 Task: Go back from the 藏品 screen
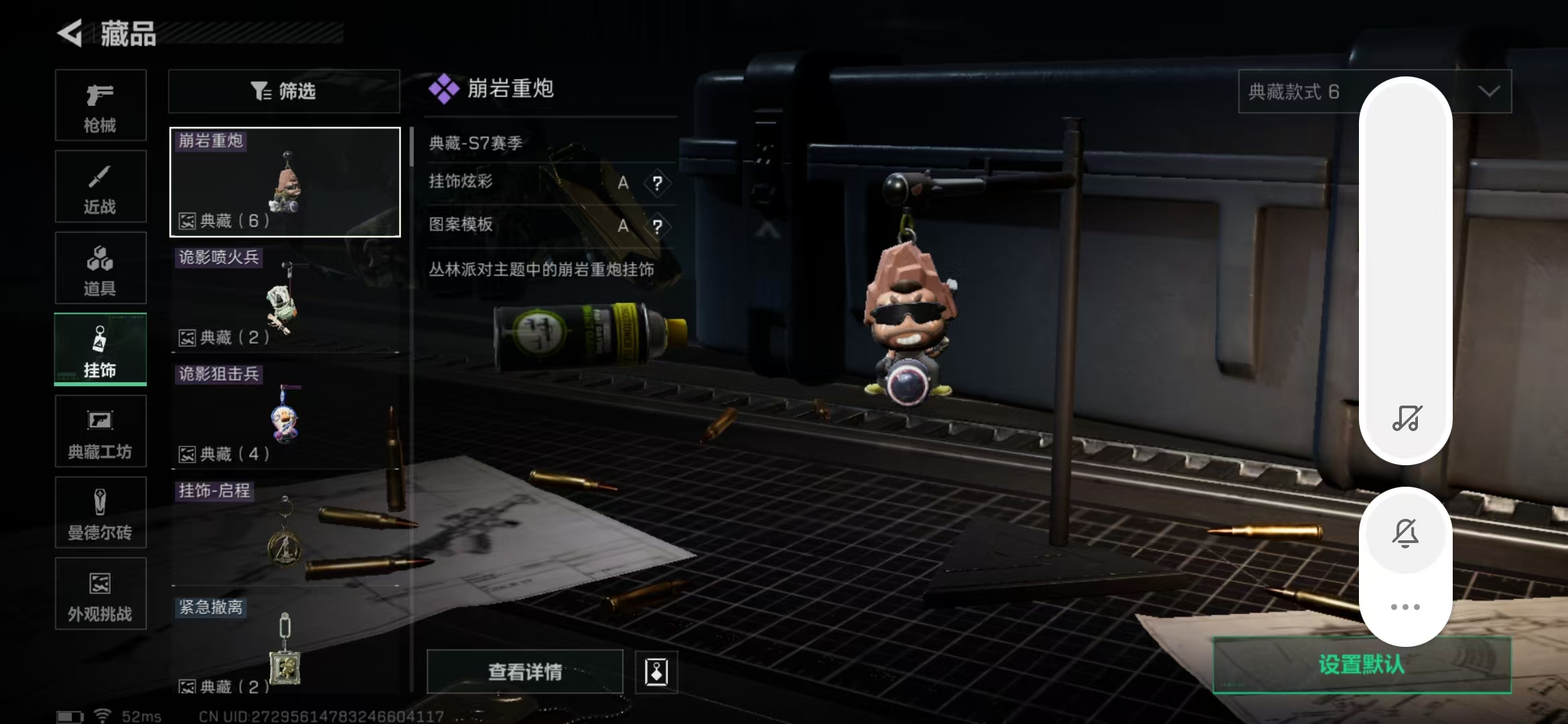(70, 33)
